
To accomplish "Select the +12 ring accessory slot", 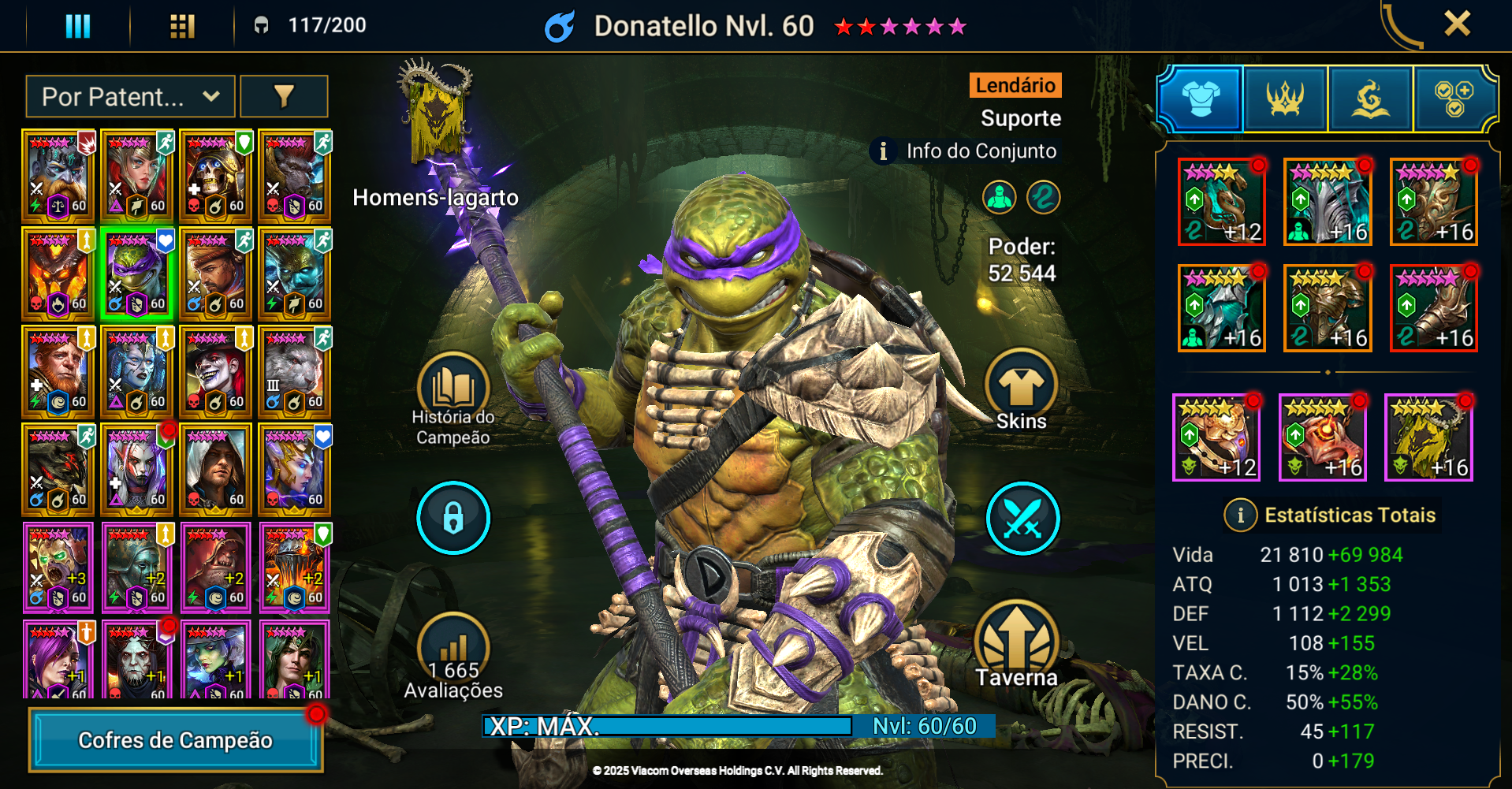I will (x=1216, y=437).
